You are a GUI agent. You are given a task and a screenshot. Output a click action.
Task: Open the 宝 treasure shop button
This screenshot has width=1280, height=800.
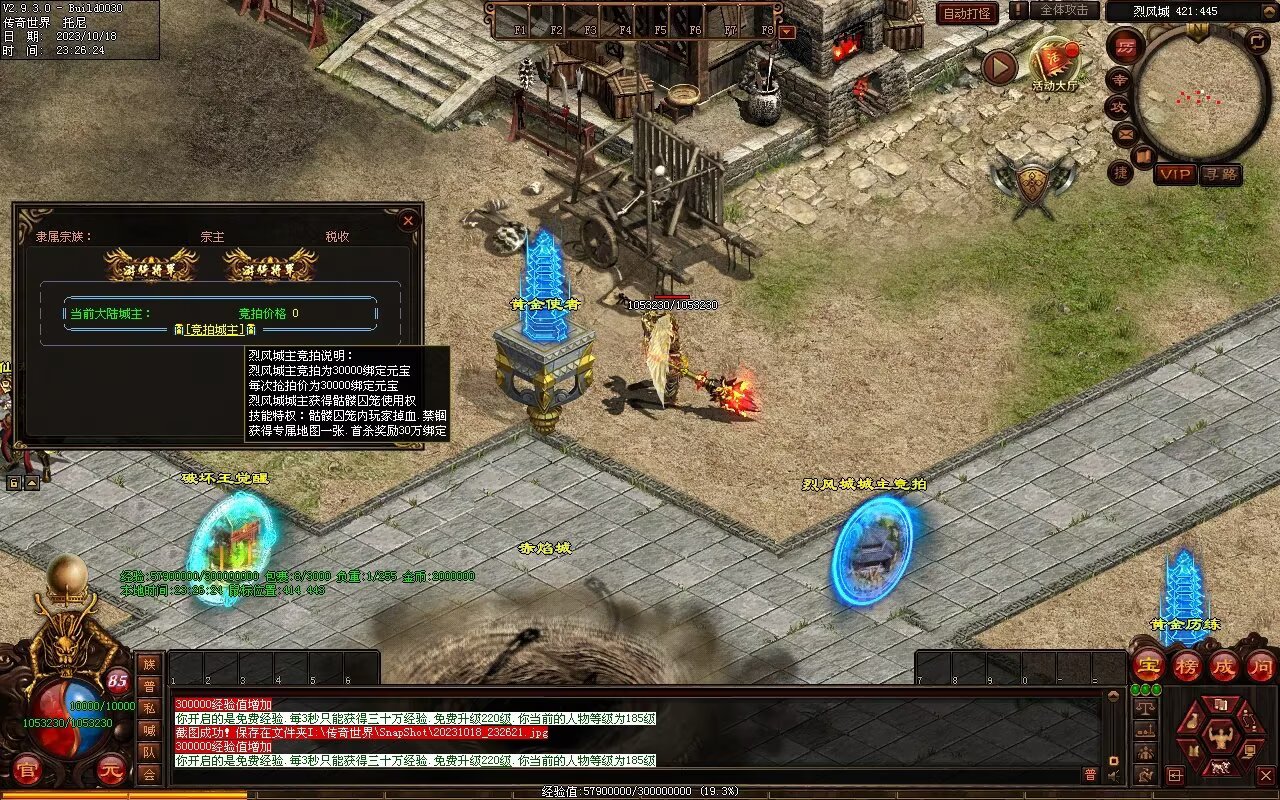(1149, 665)
